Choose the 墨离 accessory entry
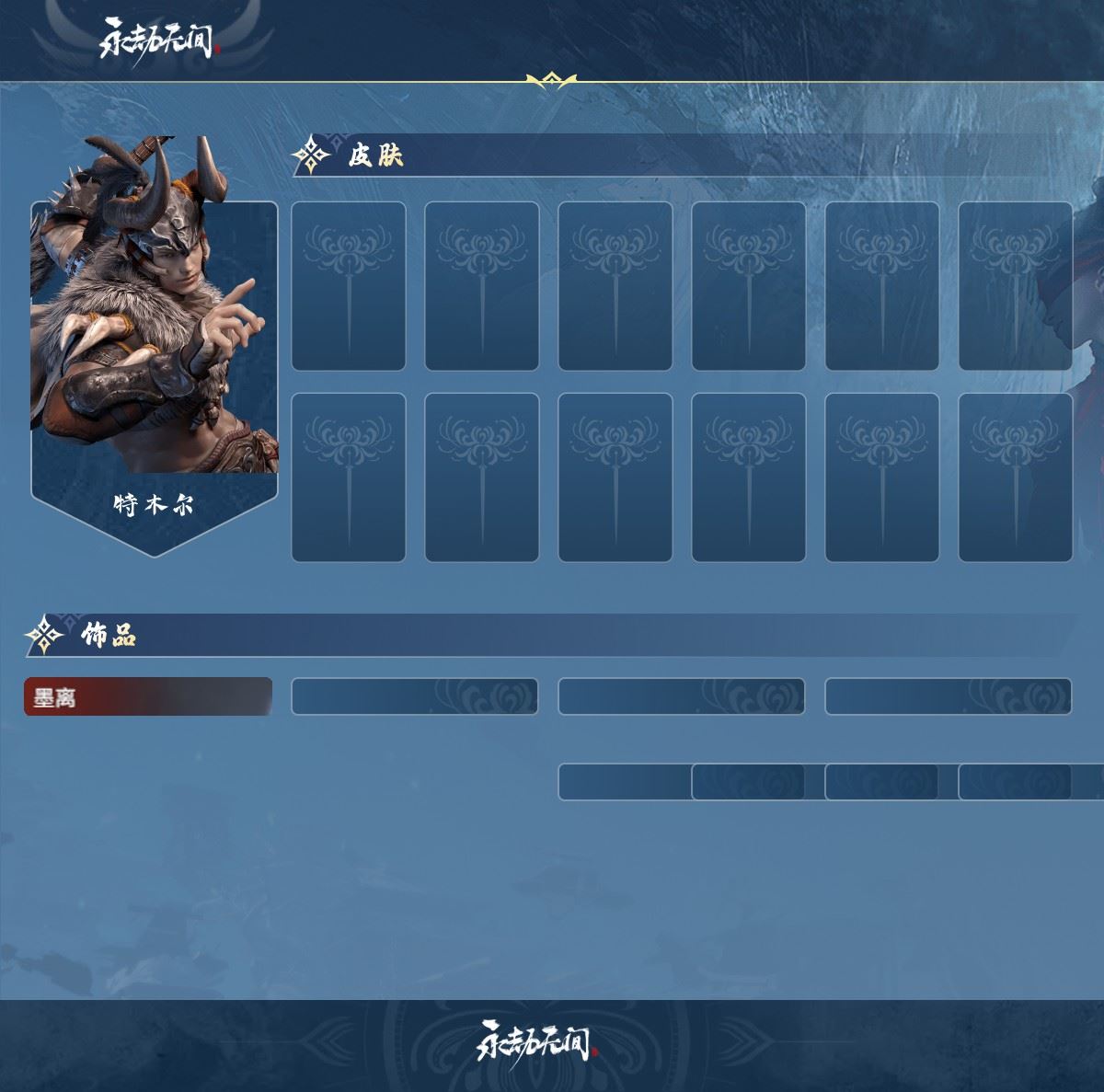Image resolution: width=1104 pixels, height=1092 pixels. 147,697
